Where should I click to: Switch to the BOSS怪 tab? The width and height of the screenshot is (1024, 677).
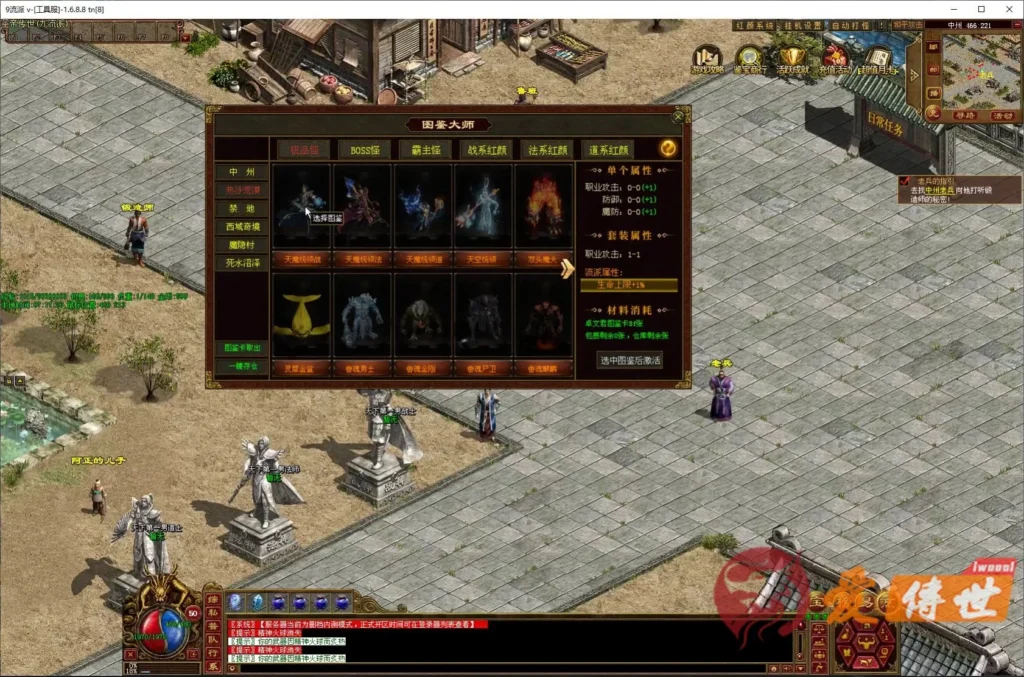pos(364,149)
